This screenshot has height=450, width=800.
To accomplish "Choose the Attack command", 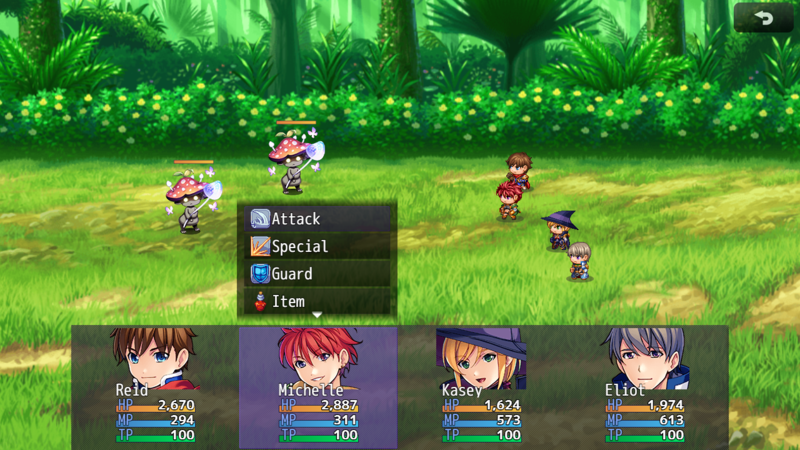I will (317, 219).
